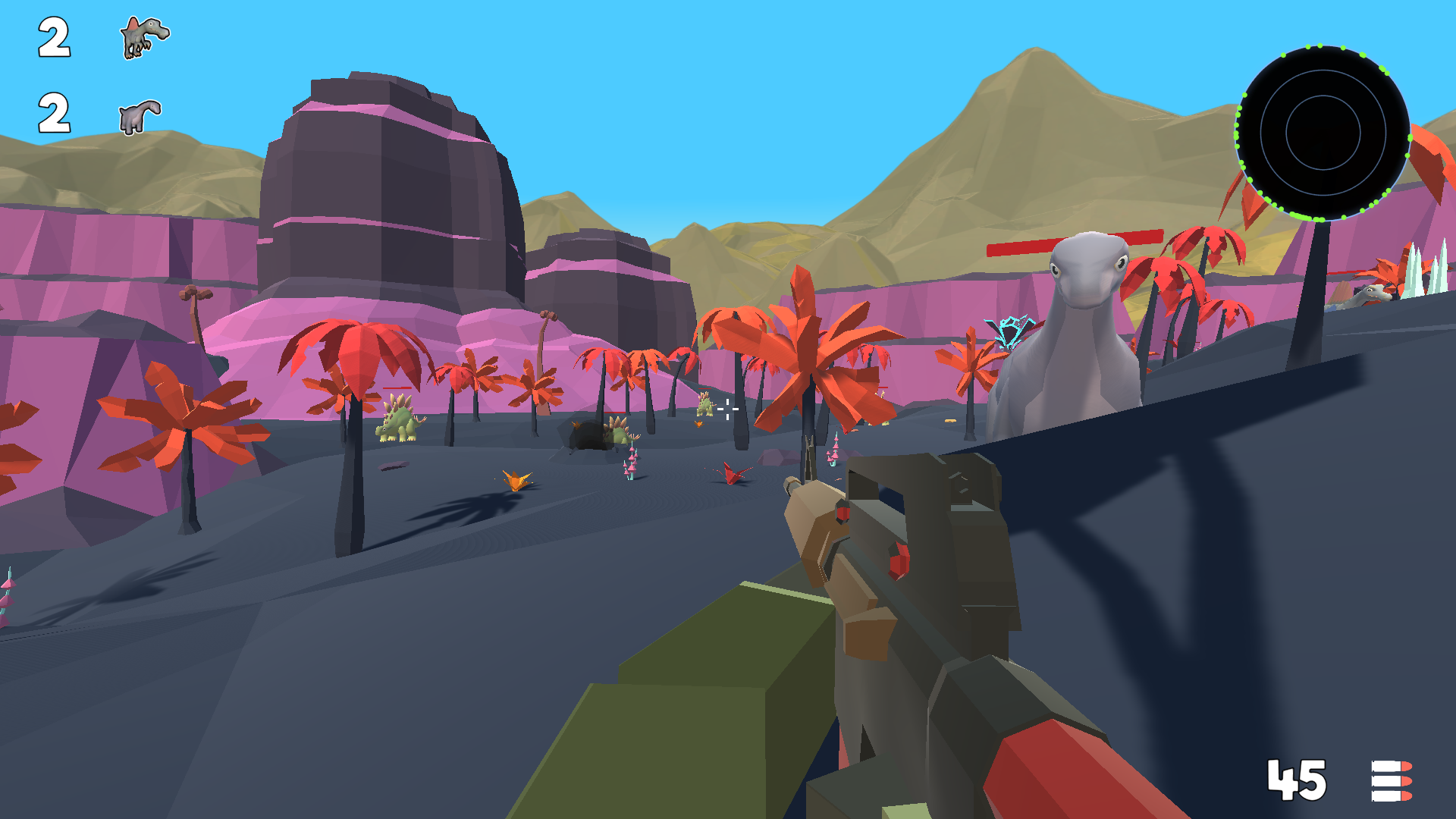Click the blue electric effect near the dinosaur

[x=1009, y=334]
